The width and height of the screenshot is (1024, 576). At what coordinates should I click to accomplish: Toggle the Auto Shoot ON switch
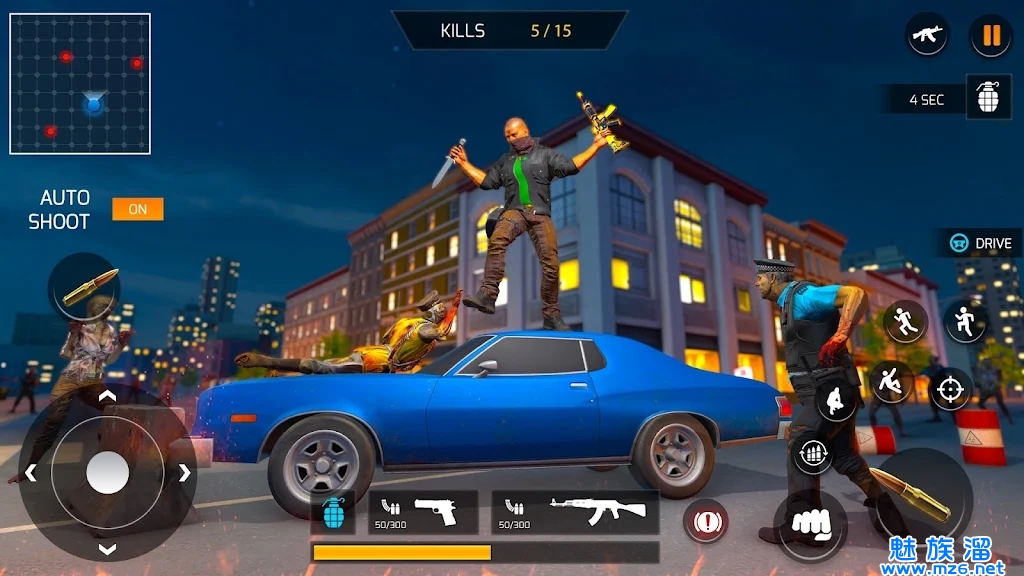coord(138,209)
